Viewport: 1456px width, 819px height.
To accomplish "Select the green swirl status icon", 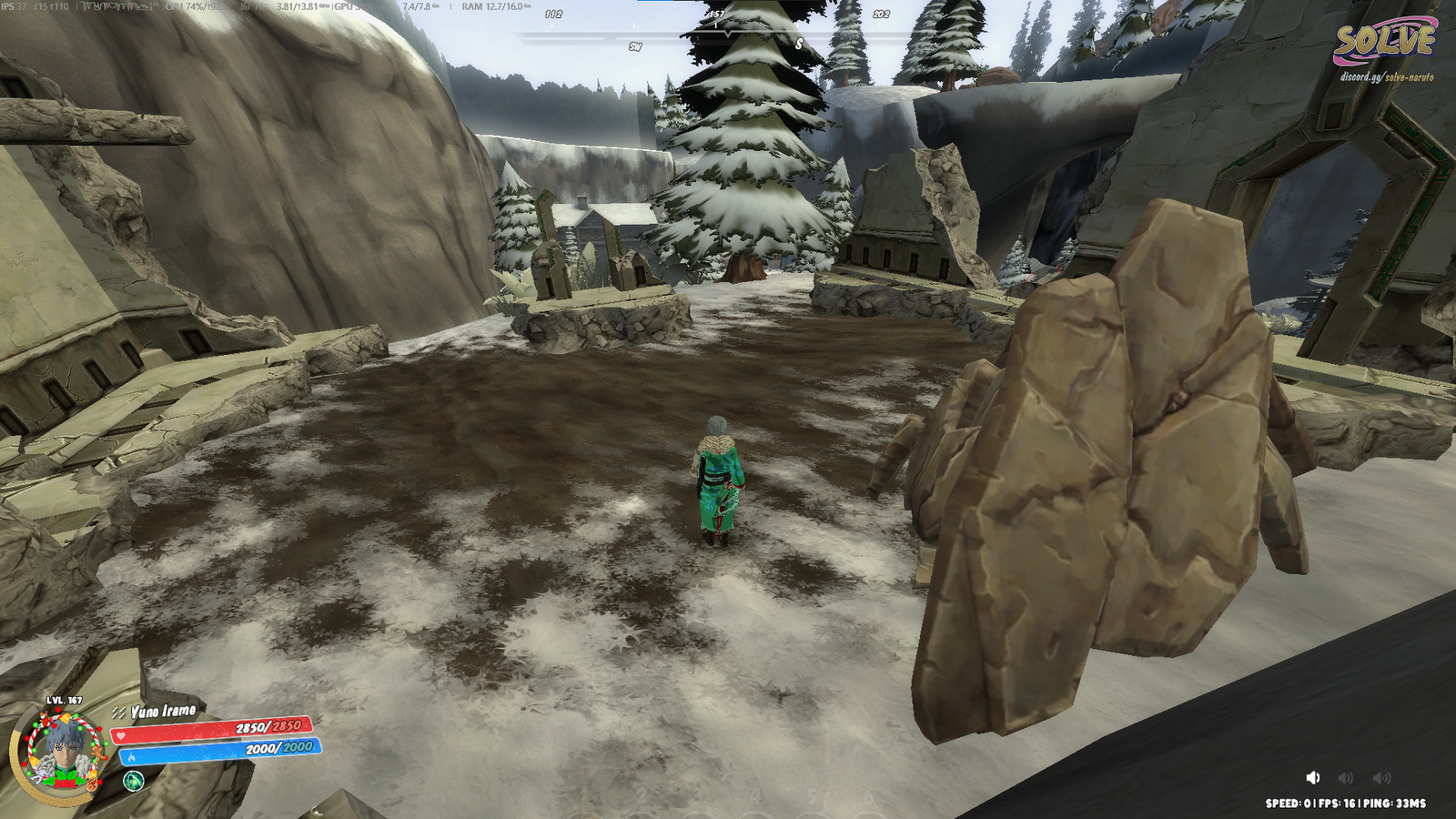I will pyautogui.click(x=134, y=781).
